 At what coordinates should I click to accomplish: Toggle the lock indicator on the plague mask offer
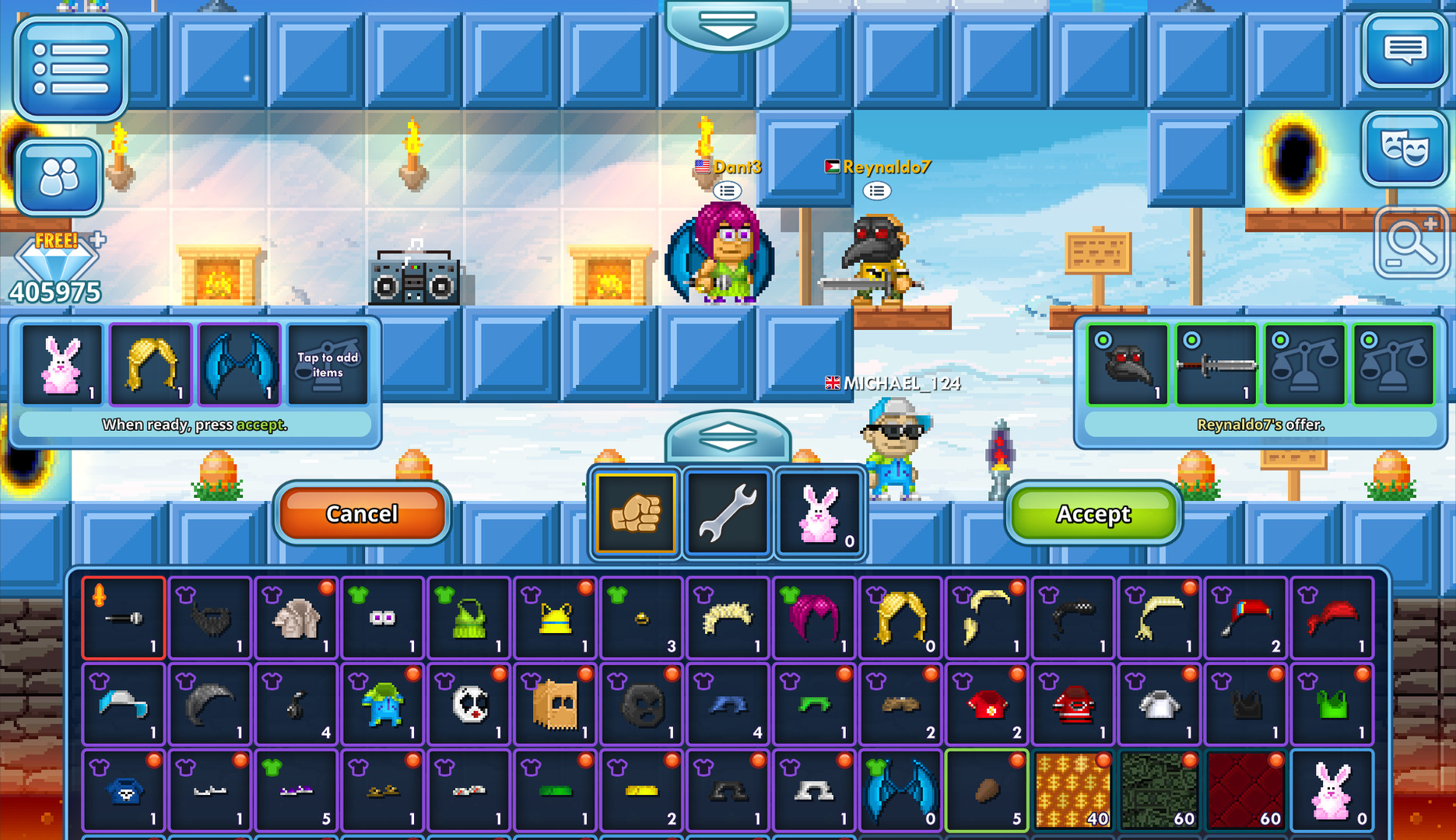pyautogui.click(x=1103, y=339)
